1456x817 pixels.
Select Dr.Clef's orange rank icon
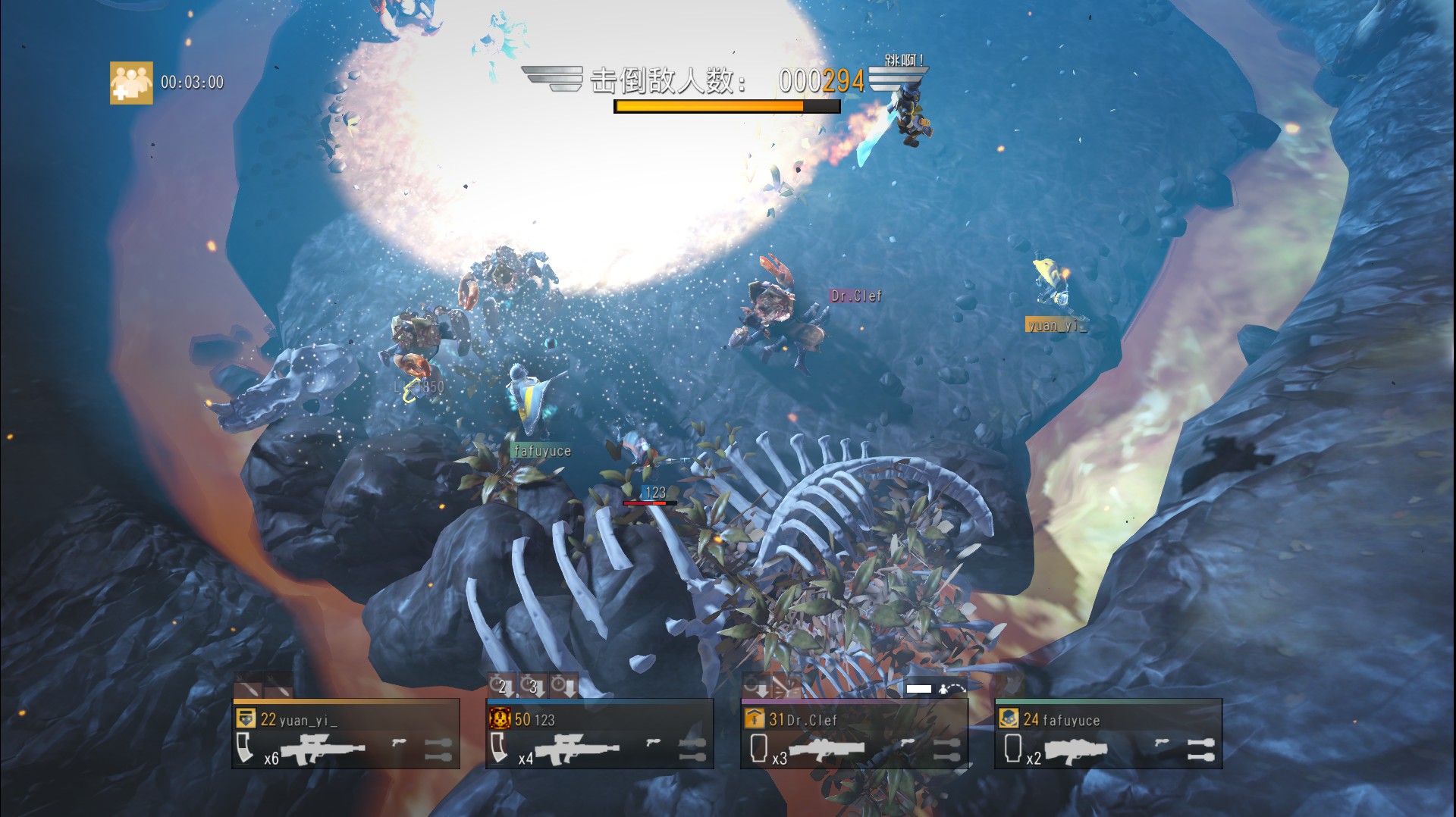(755, 717)
